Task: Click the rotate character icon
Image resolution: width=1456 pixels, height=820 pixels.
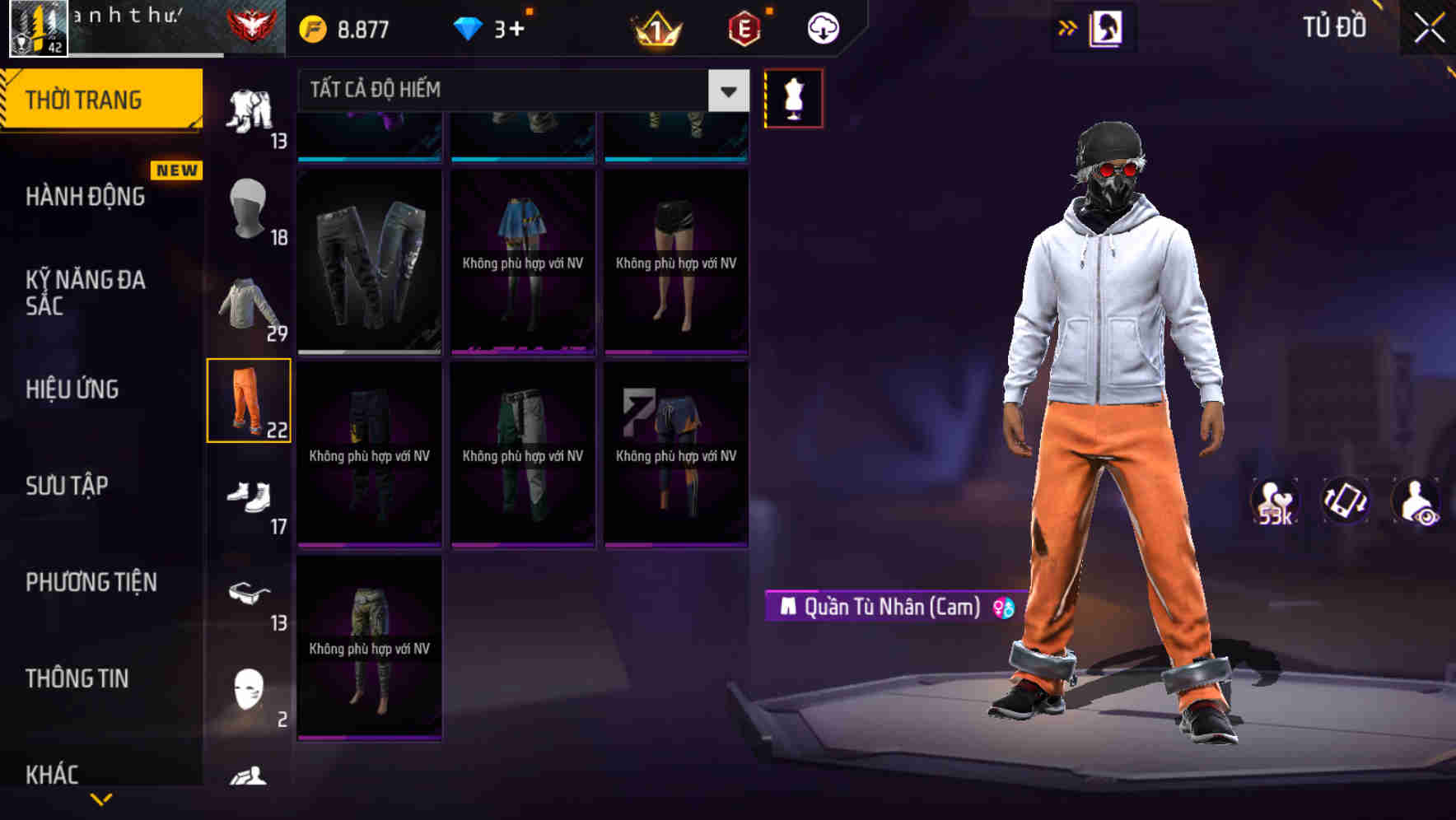Action: click(1346, 501)
